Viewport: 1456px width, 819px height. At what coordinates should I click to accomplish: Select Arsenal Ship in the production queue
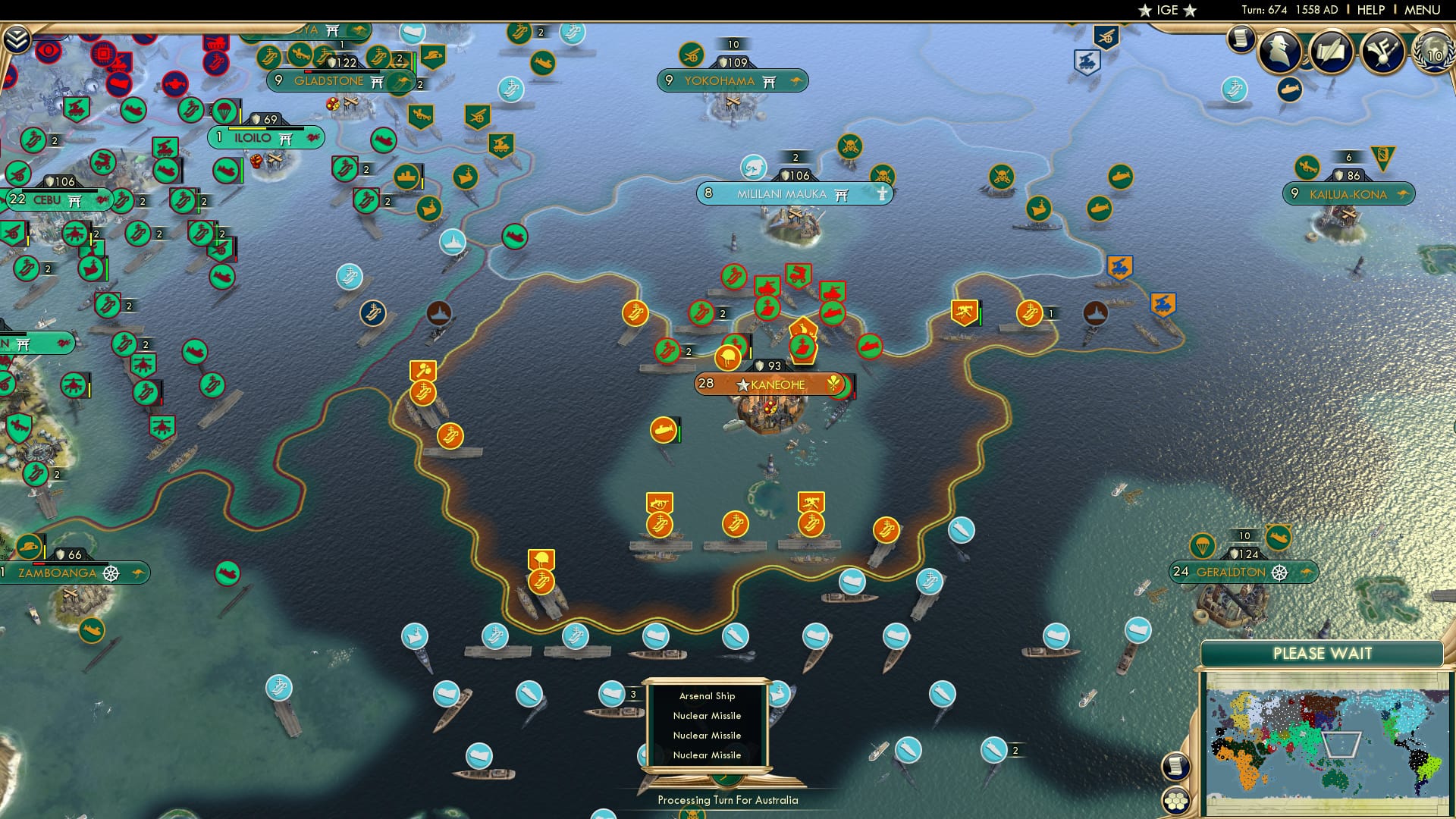point(708,695)
